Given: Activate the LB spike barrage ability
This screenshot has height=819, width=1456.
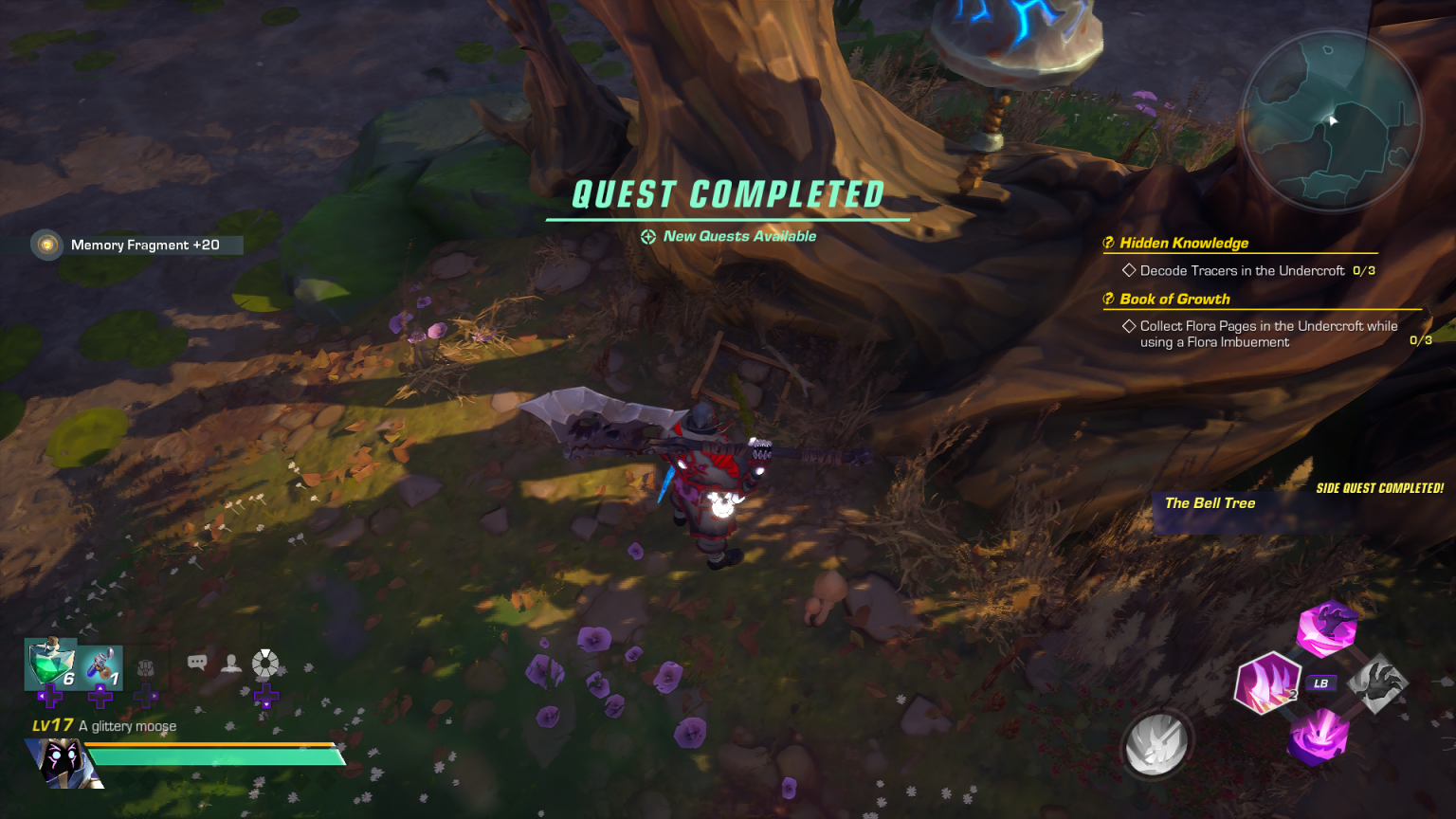Looking at the screenshot, I should (1320, 682).
